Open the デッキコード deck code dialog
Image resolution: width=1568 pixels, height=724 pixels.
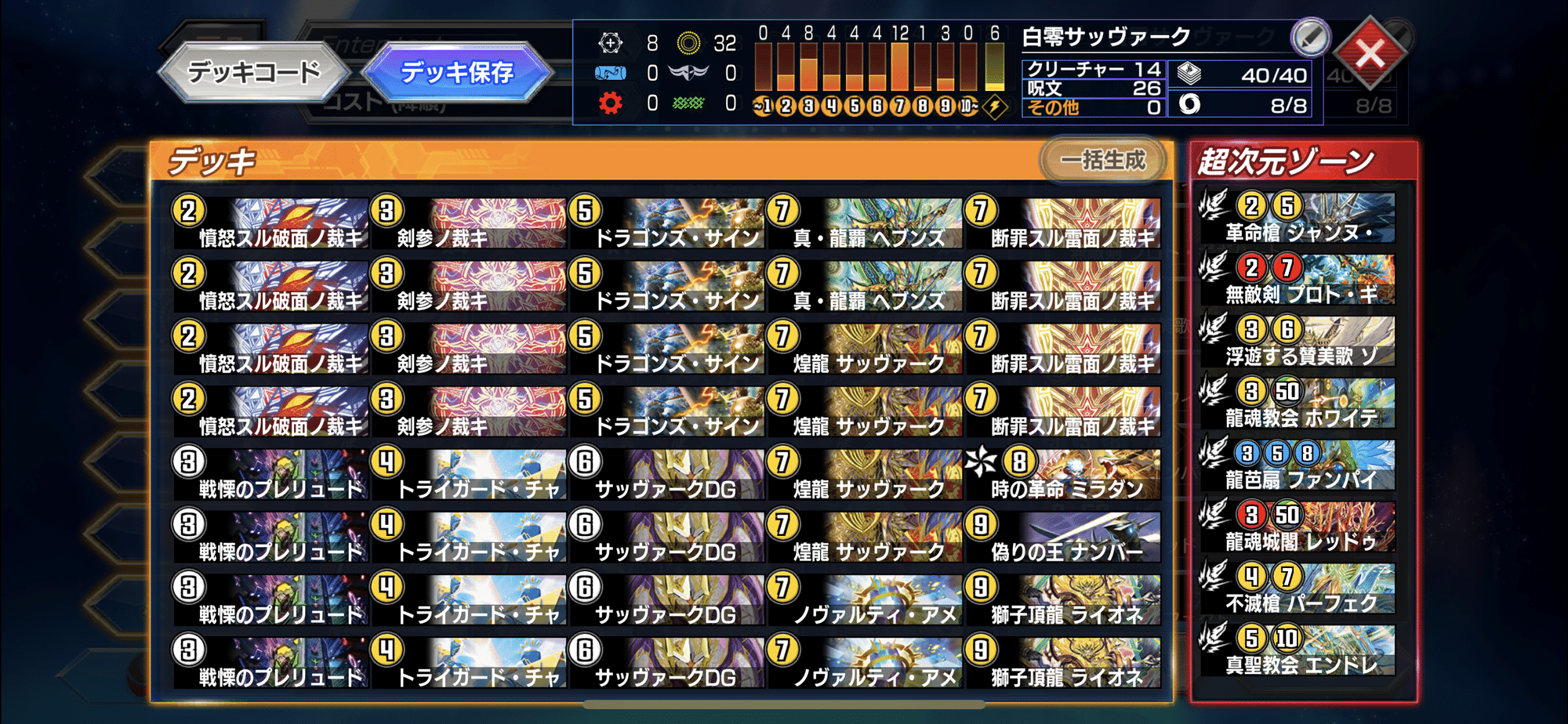click(x=255, y=70)
